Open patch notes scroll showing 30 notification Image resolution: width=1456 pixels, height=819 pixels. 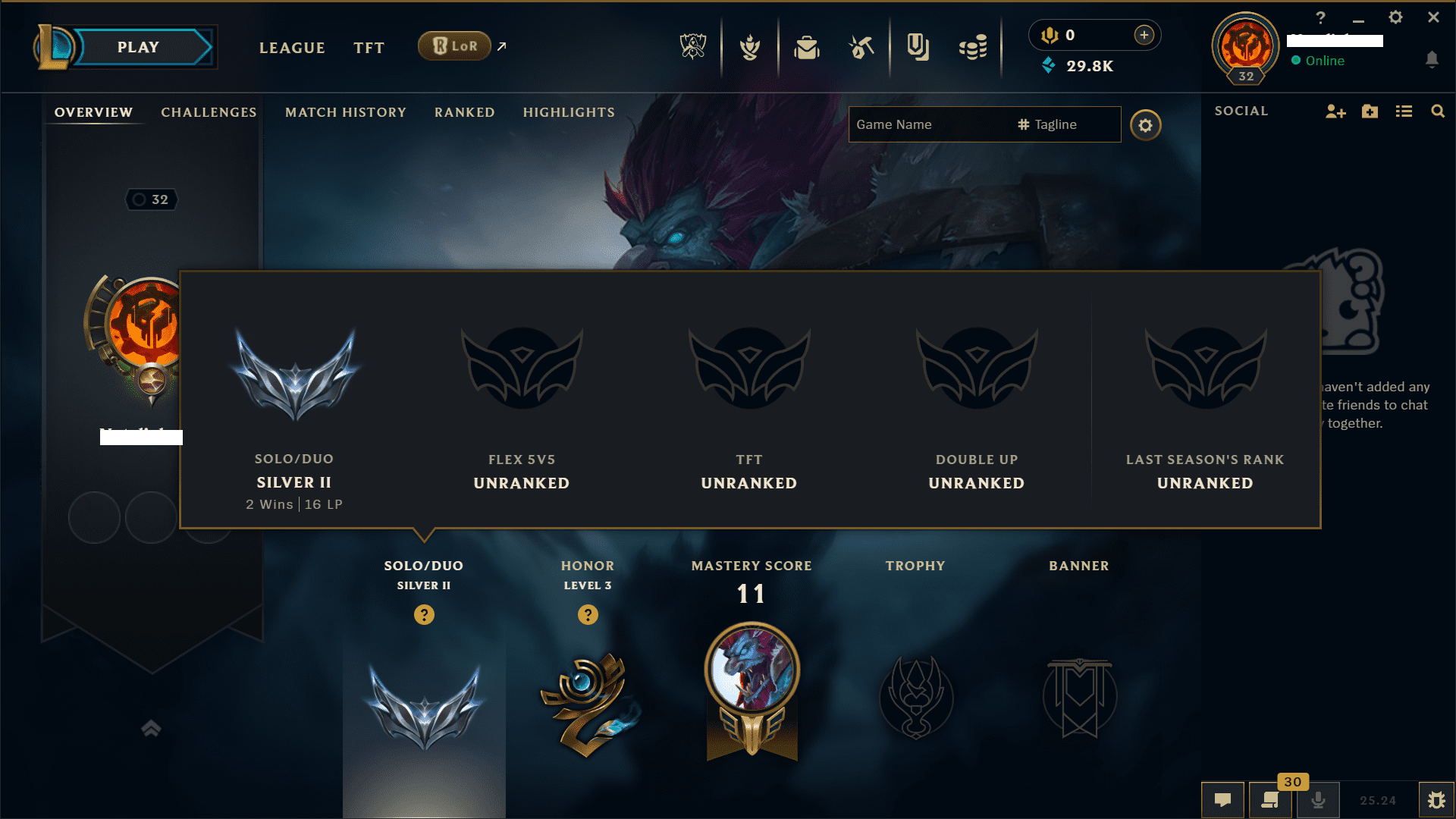point(1272,799)
